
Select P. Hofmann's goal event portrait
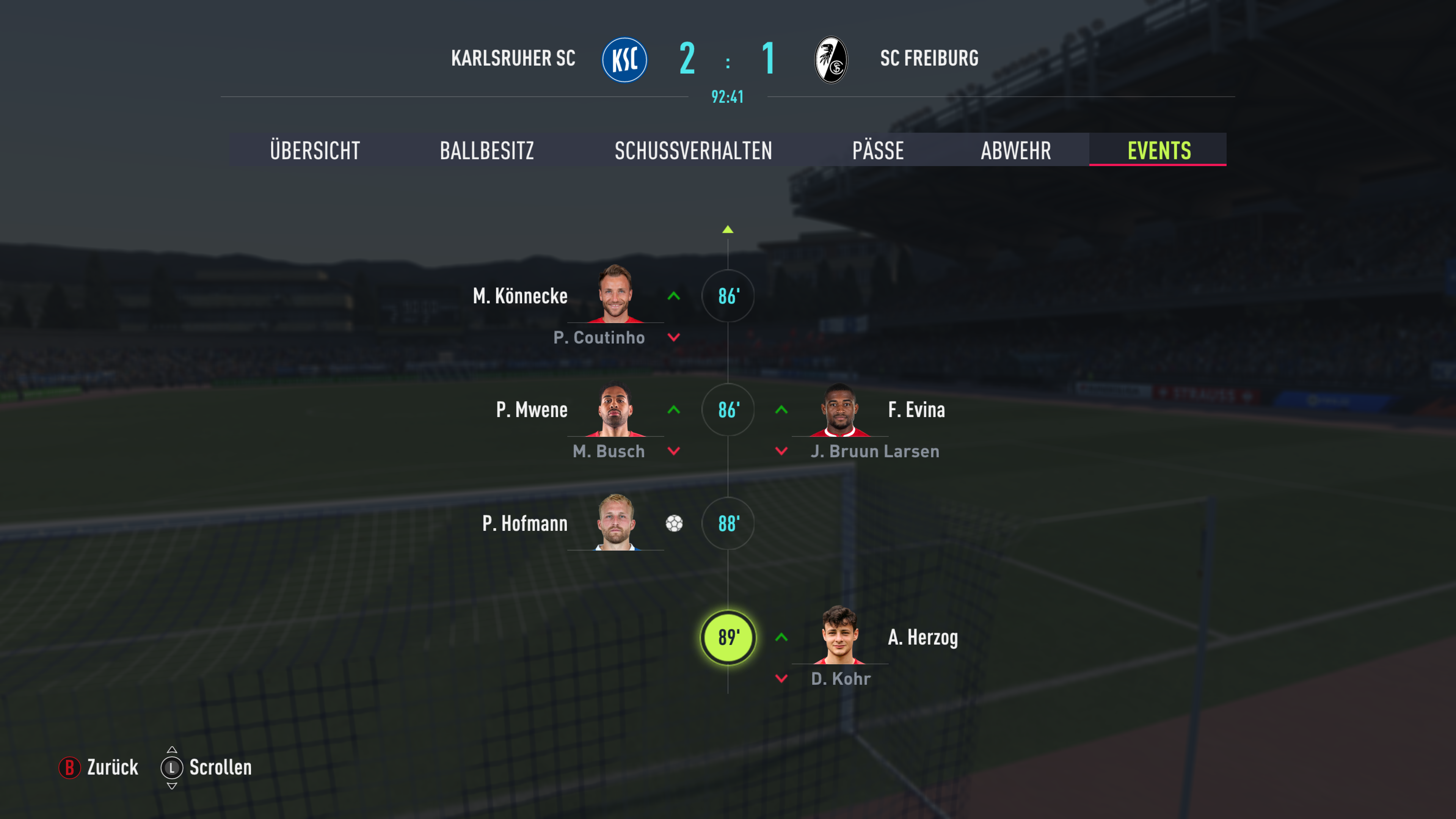(x=615, y=522)
